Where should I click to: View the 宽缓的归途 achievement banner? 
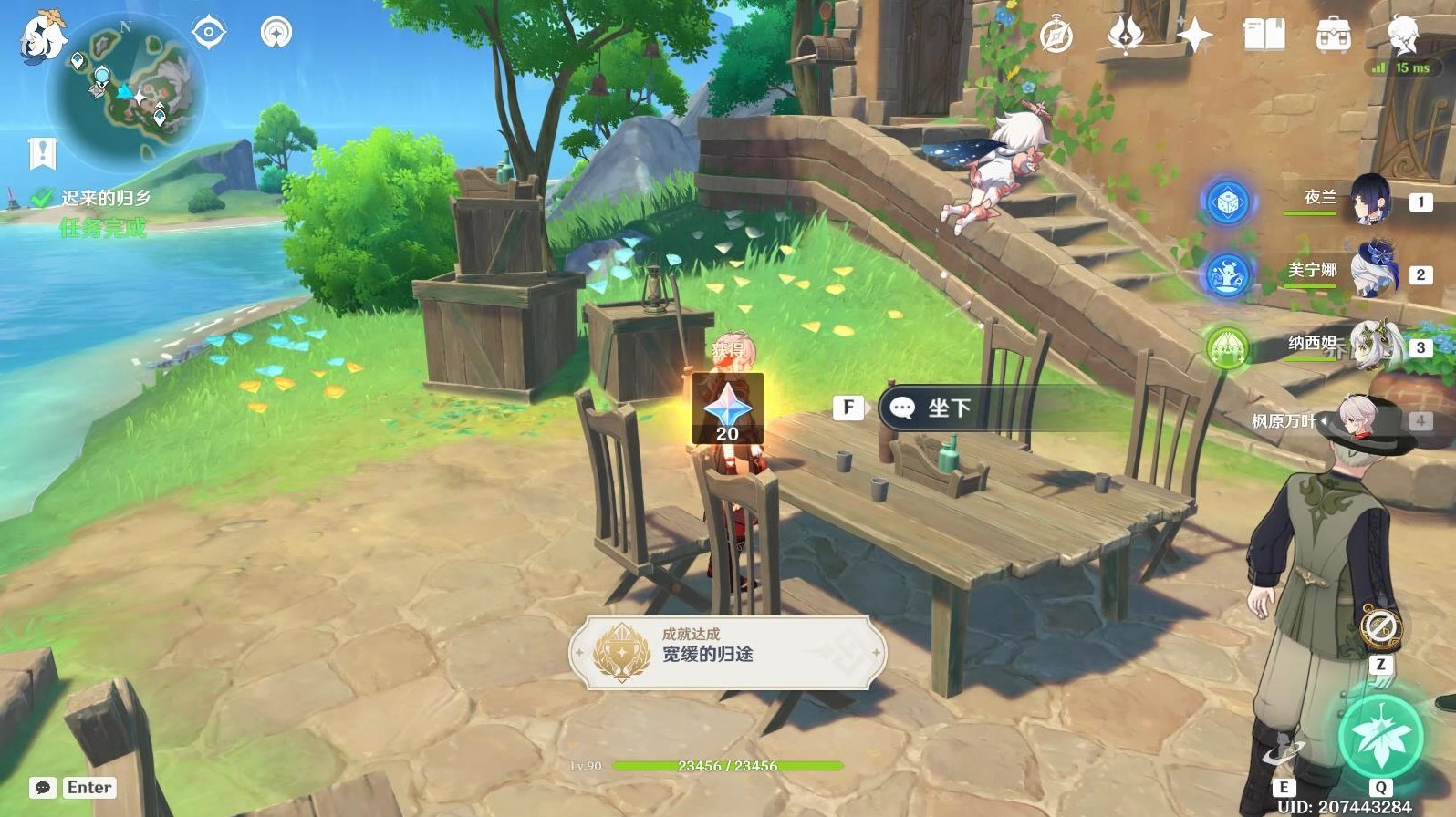click(727, 653)
